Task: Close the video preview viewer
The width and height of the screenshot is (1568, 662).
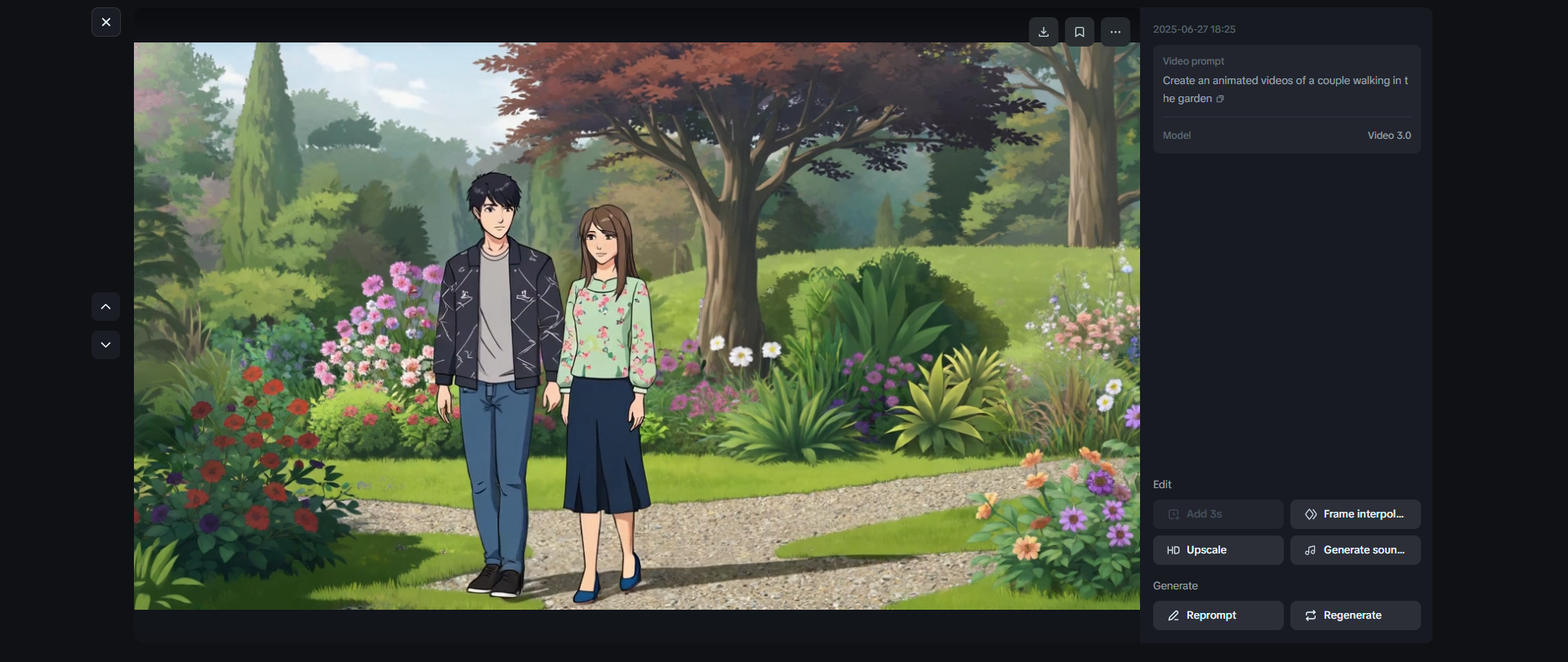Action: [x=106, y=23]
